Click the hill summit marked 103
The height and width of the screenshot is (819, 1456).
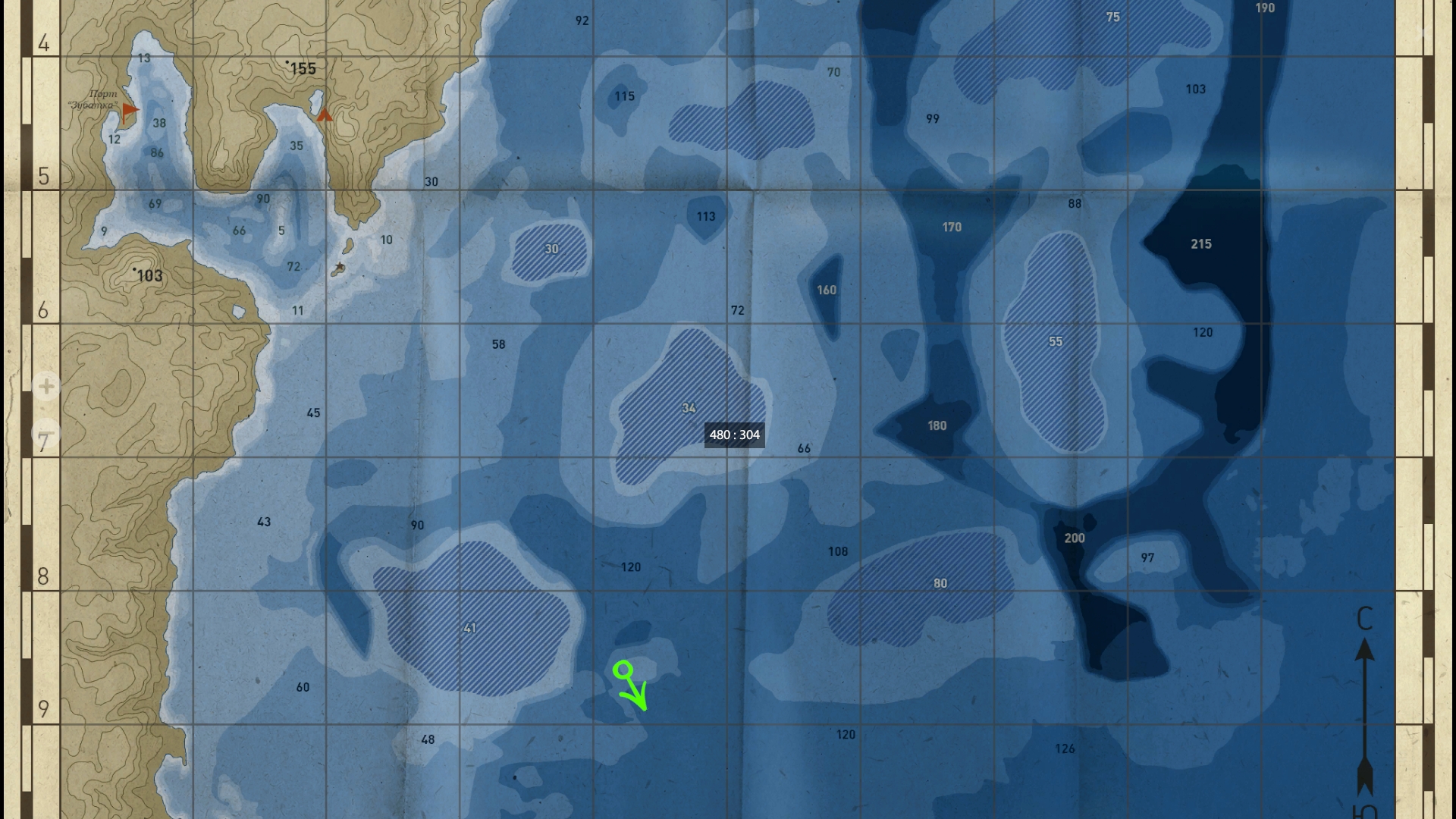pos(149,276)
